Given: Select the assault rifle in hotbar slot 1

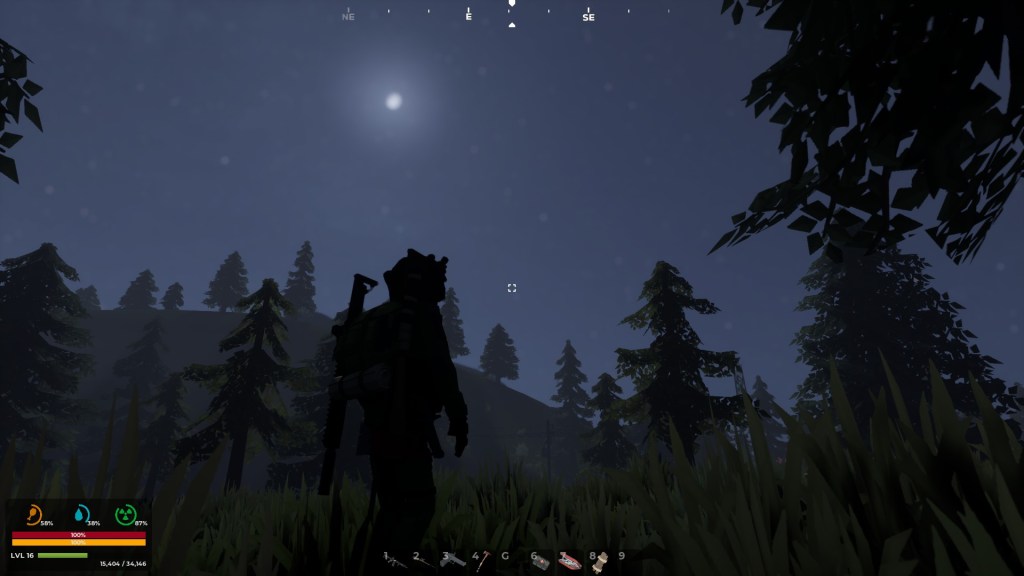Looking at the screenshot, I should pos(397,561).
